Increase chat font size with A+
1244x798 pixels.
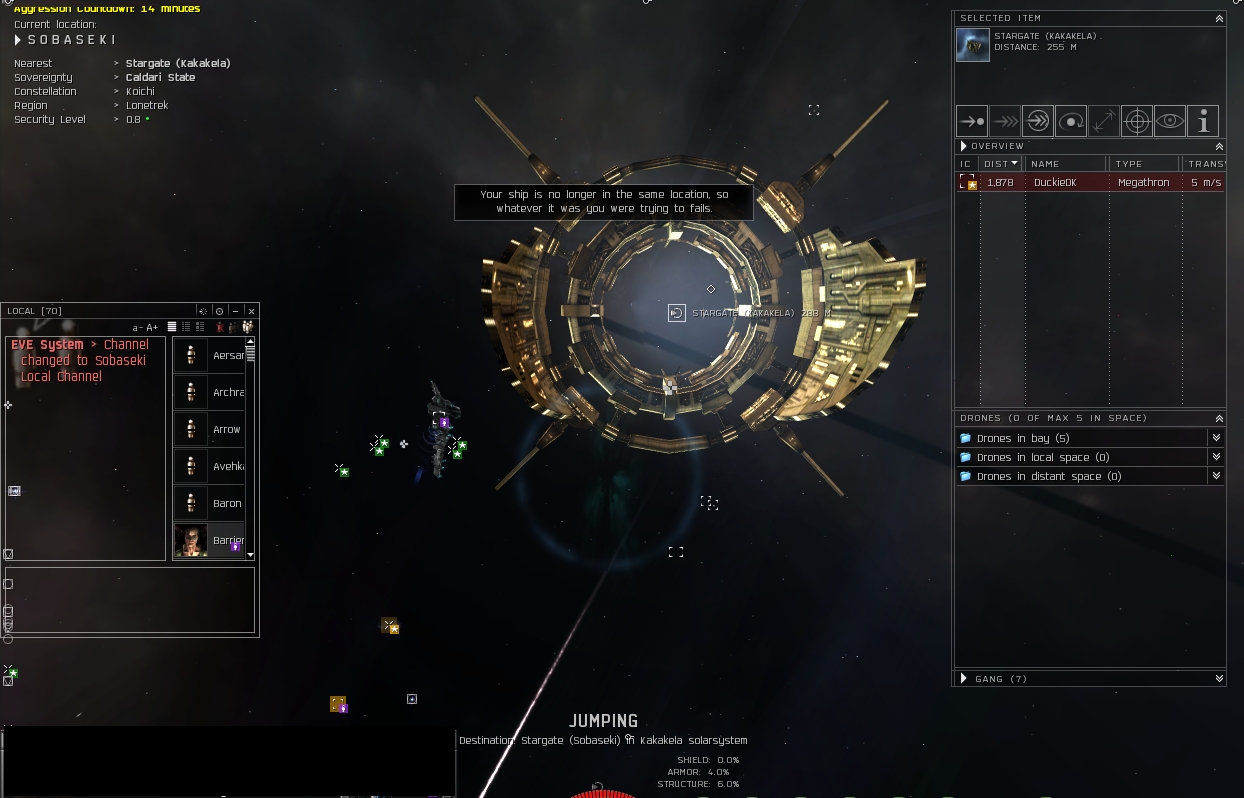(152, 327)
